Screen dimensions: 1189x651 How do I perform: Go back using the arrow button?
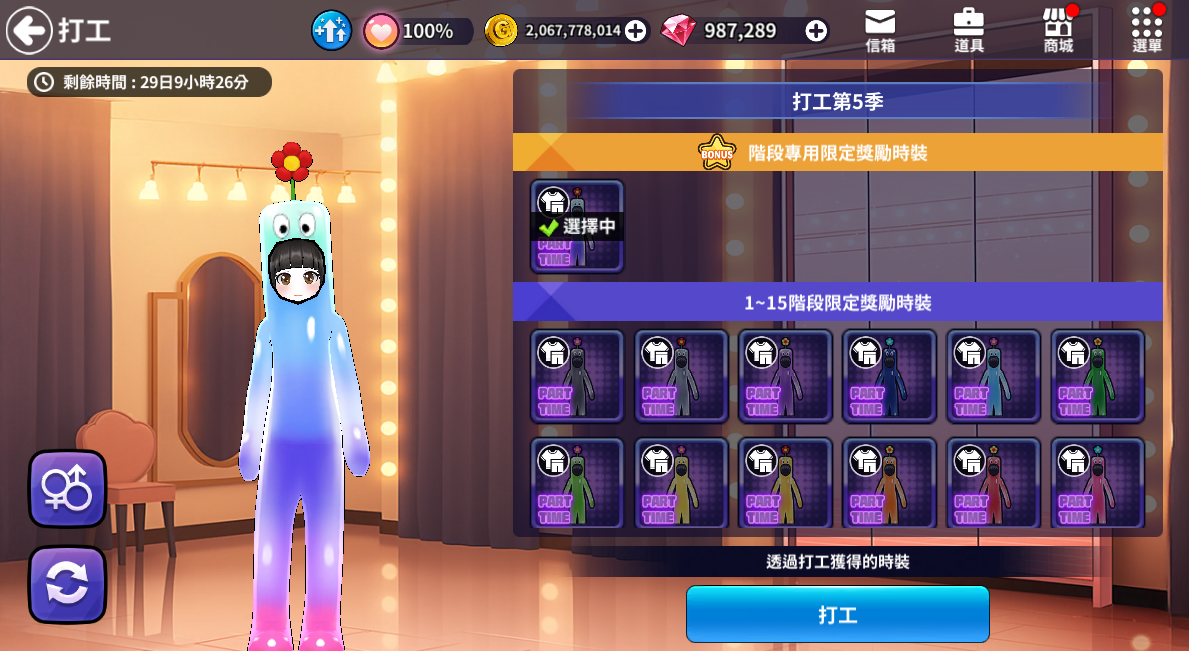(29, 30)
